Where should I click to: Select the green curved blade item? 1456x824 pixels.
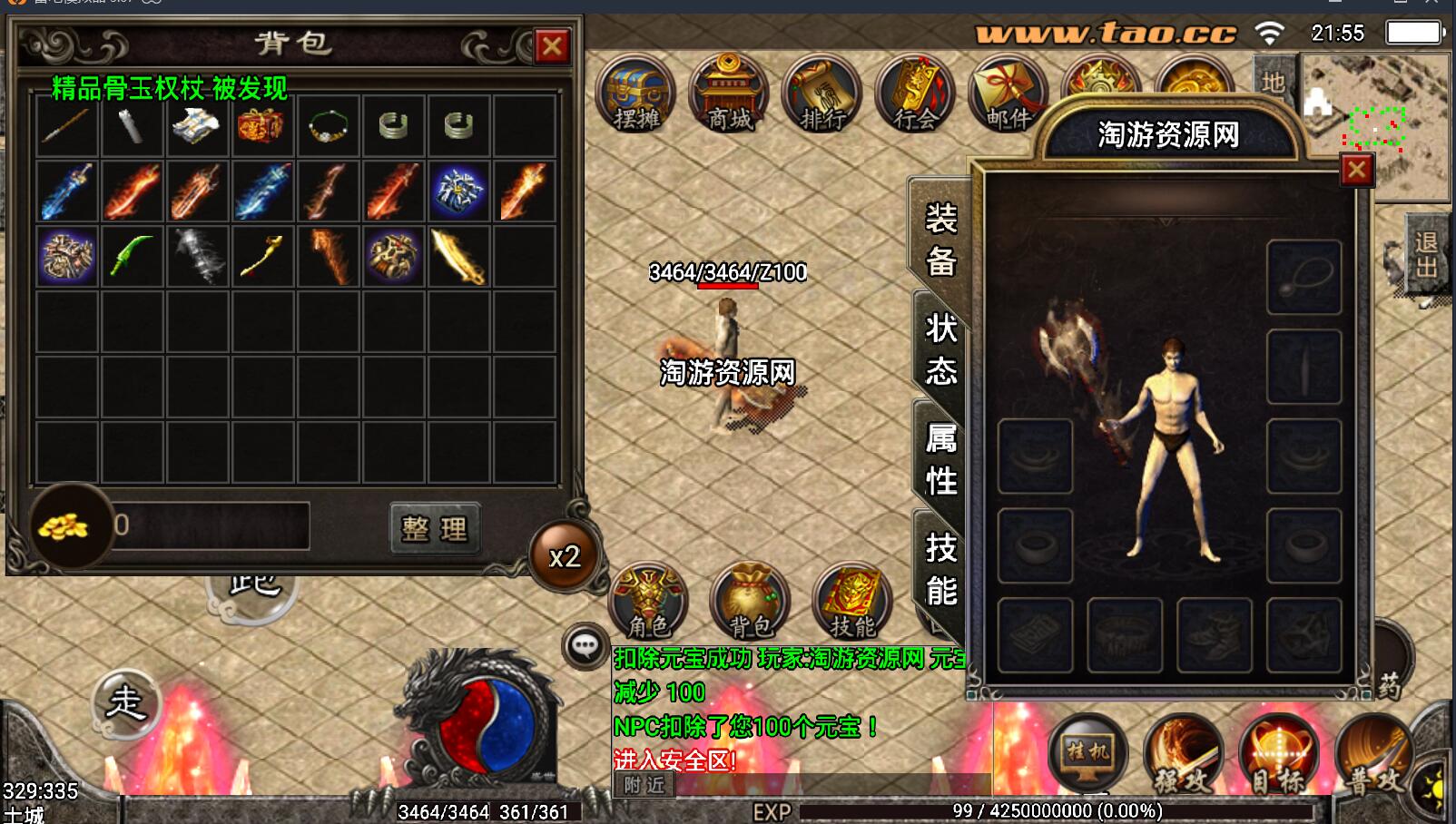click(x=132, y=257)
